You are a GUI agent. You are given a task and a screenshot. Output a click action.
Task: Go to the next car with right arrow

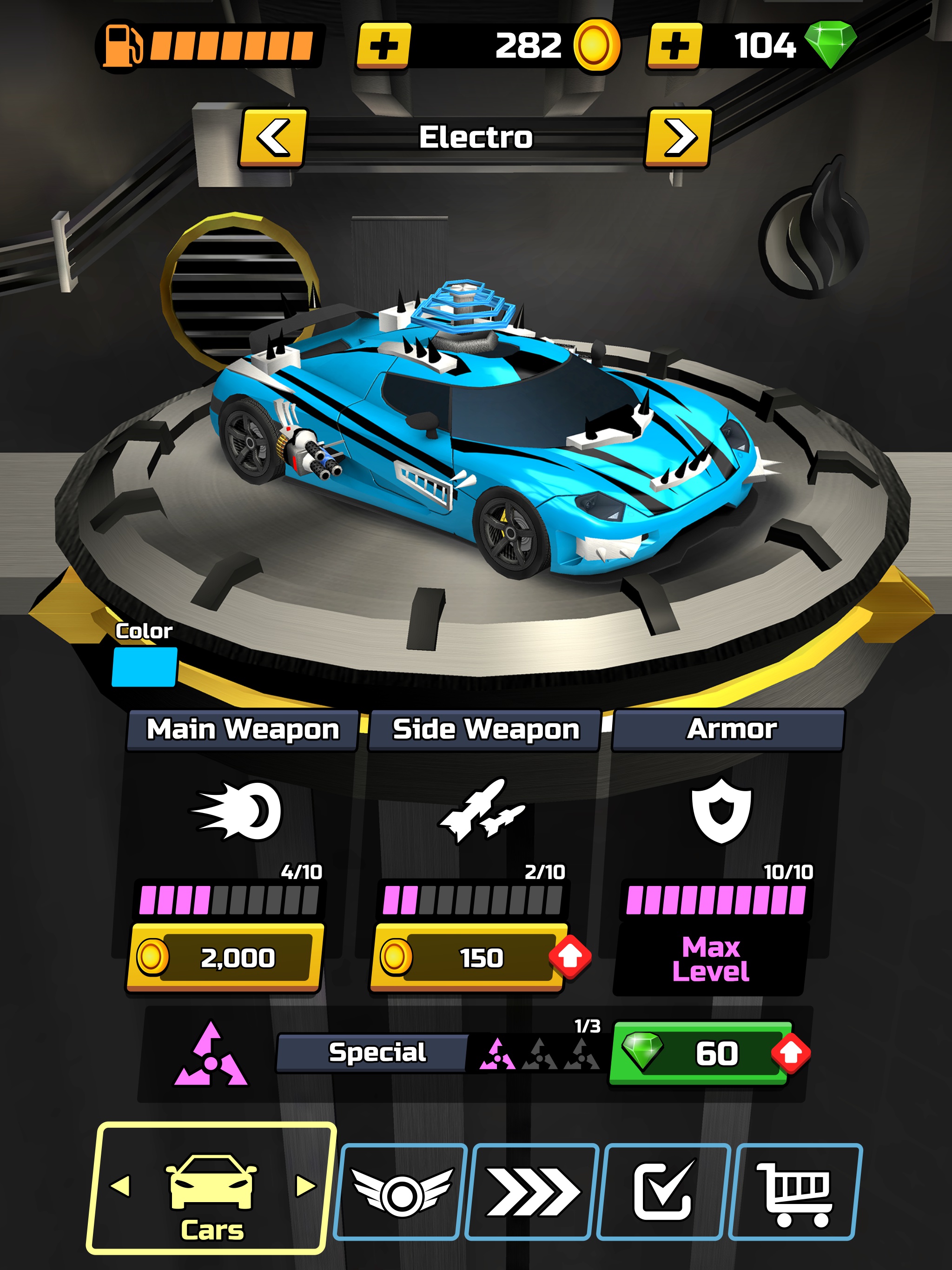(x=681, y=138)
